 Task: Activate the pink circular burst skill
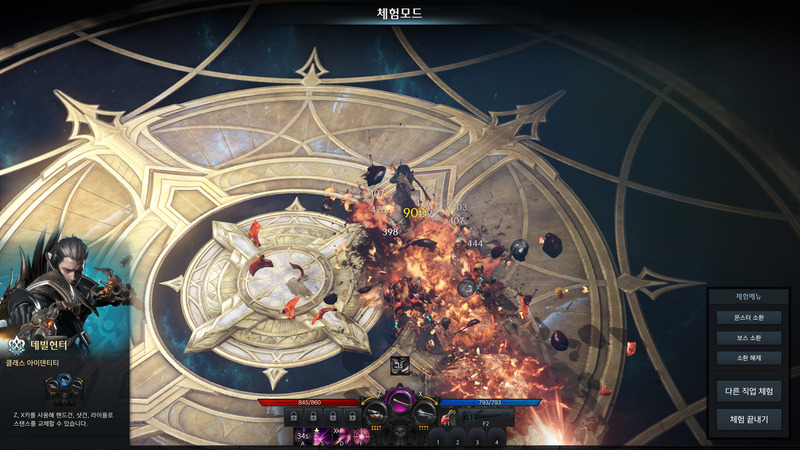pos(360,435)
